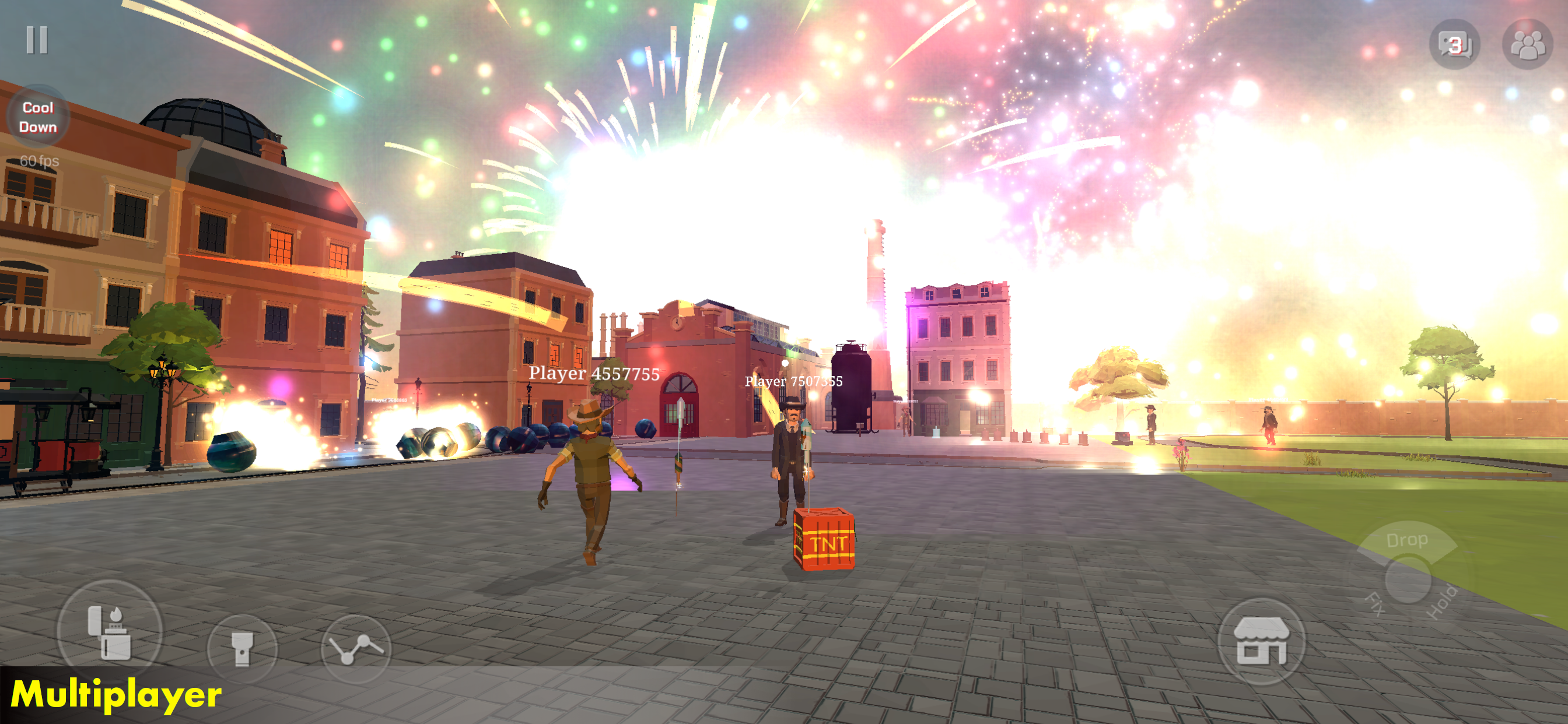
Task: Pause the game
Action: [37, 40]
